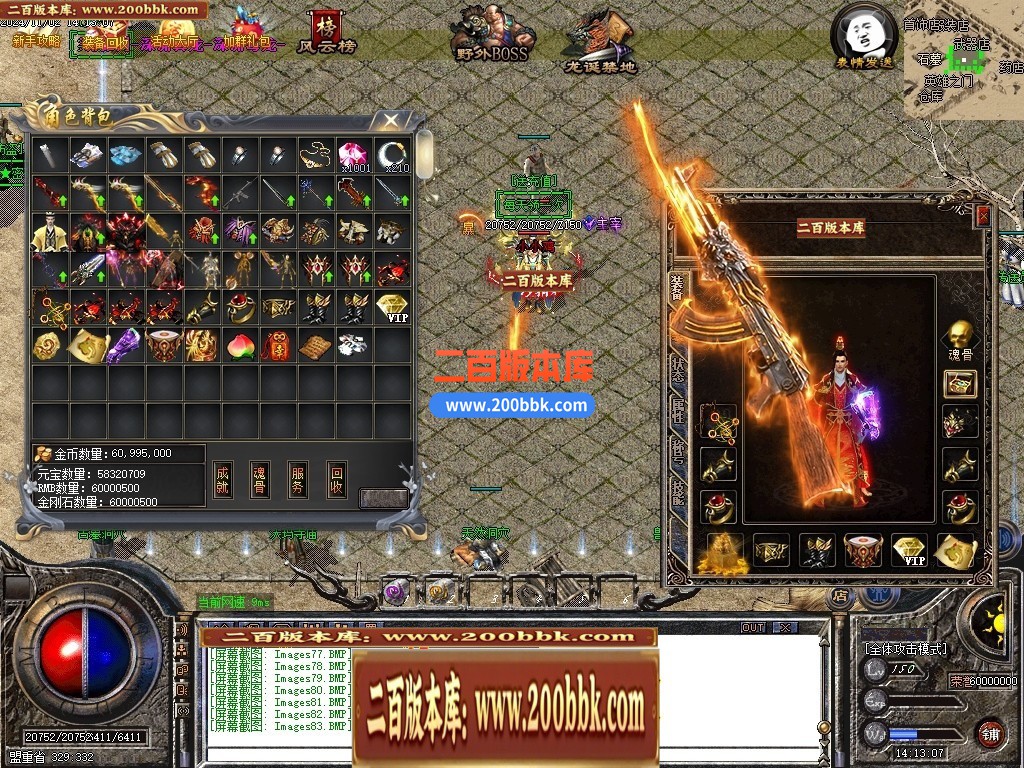Switch to the 技能 skills tab
This screenshot has height=768, width=1024.
pyautogui.click(x=678, y=489)
